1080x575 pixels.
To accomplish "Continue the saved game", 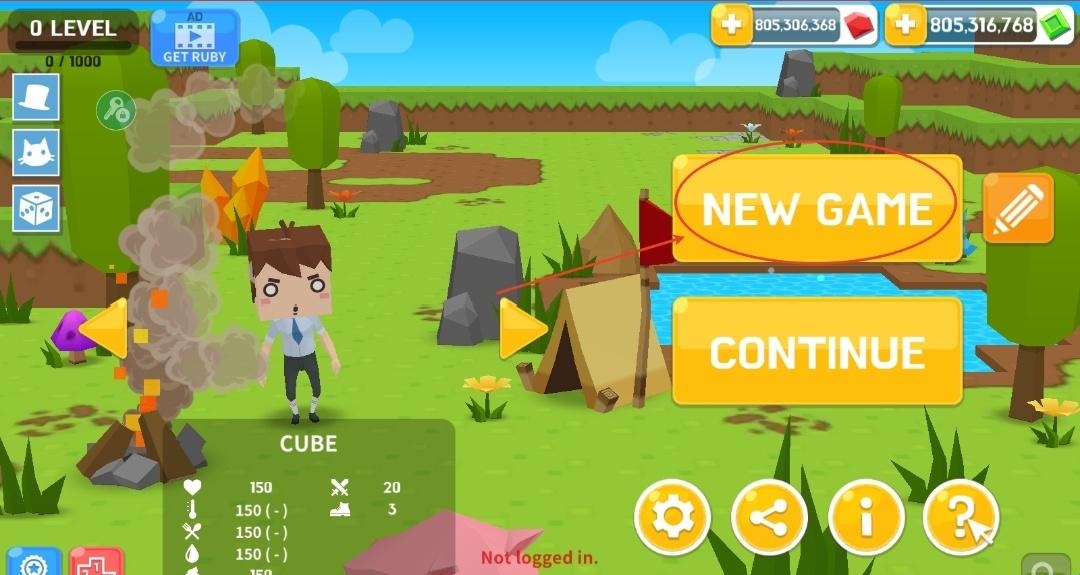I will pos(816,351).
